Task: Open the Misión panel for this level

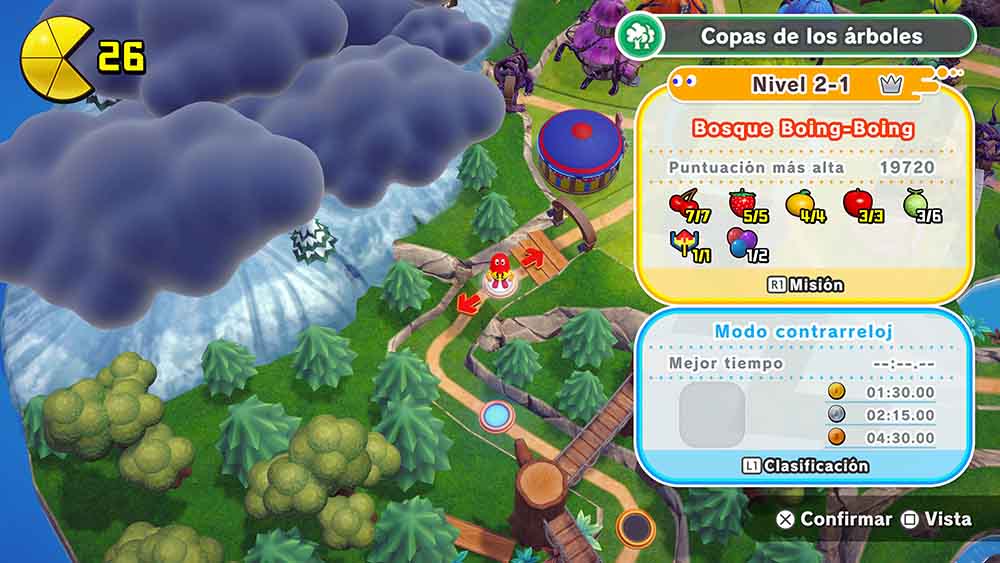Action: tap(805, 285)
